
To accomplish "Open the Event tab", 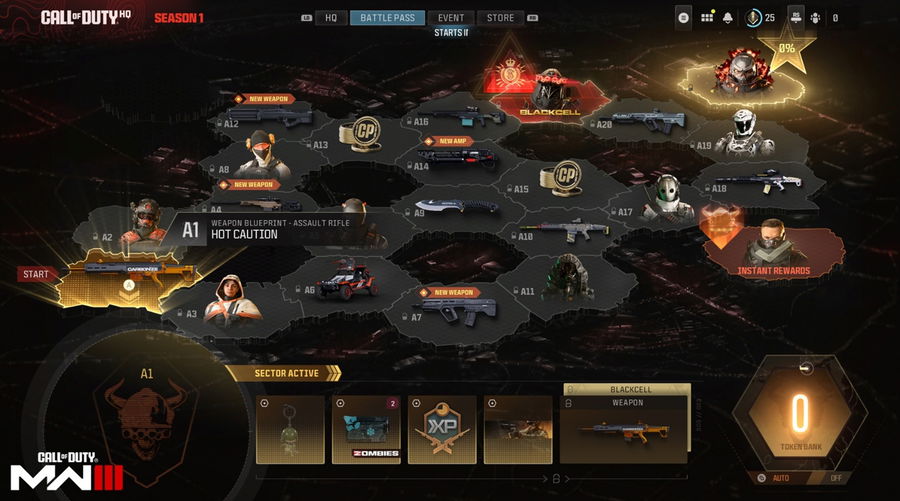I will [451, 18].
